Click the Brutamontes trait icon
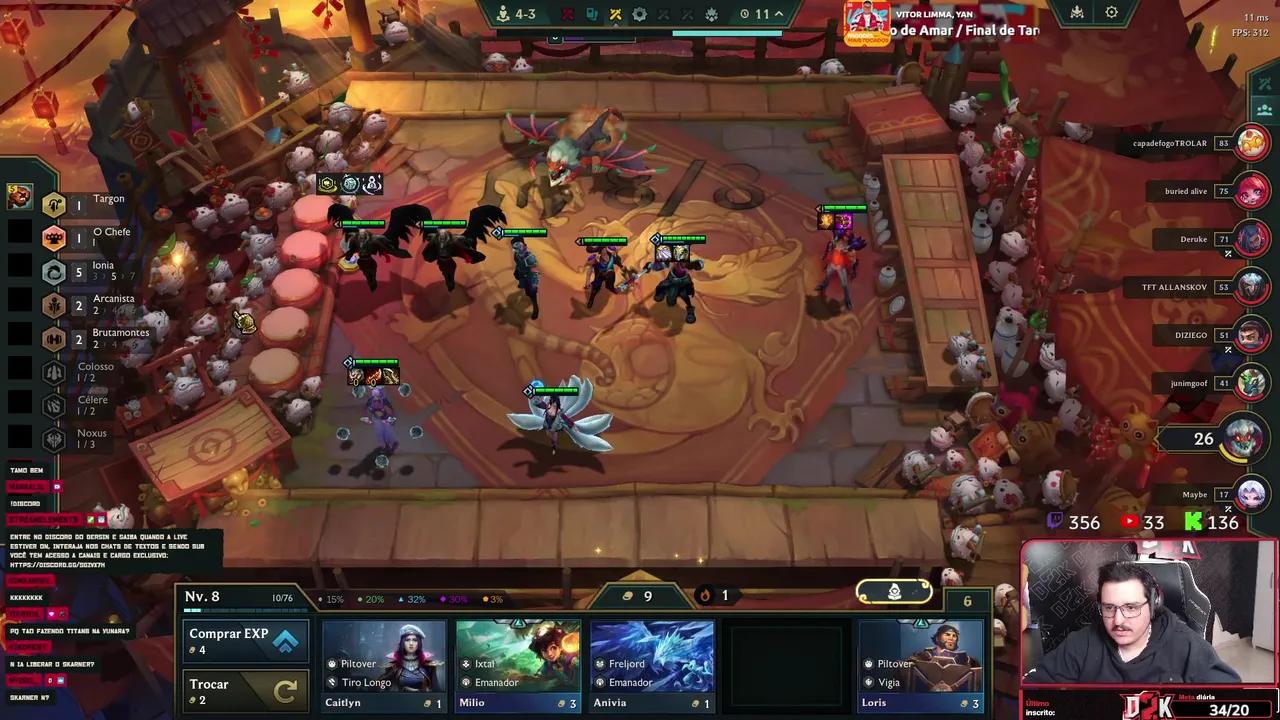This screenshot has width=1280, height=720. (54, 338)
